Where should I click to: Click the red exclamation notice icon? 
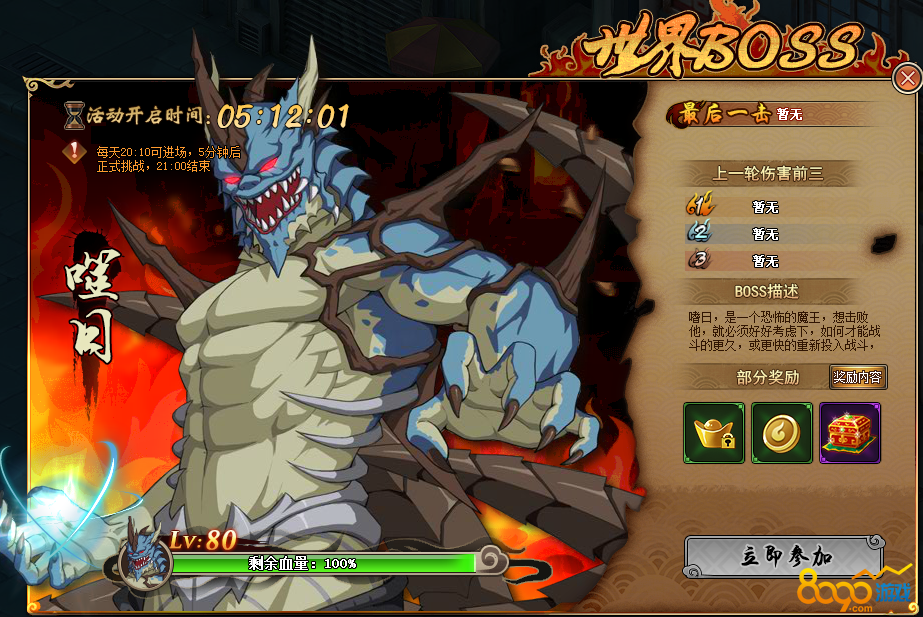point(74,152)
